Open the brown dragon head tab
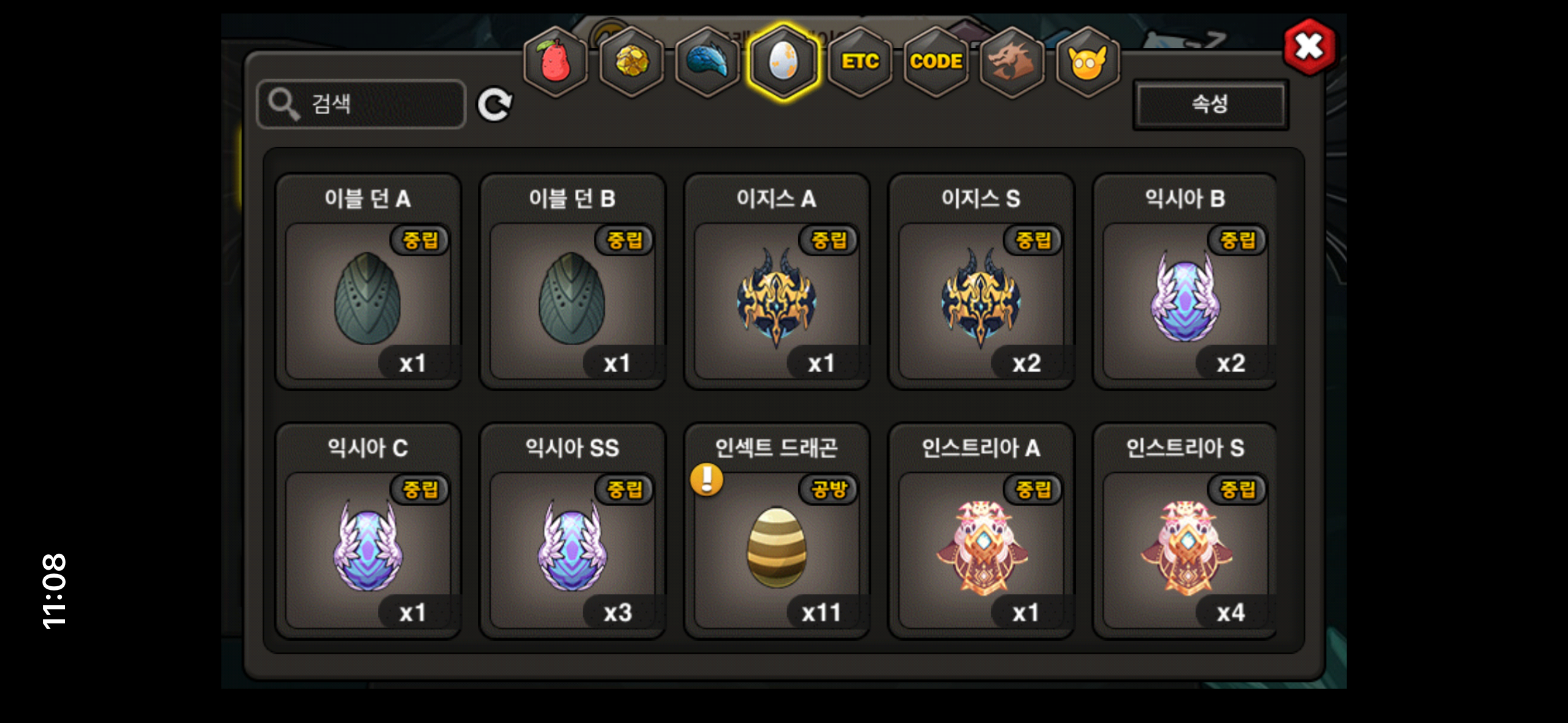Image resolution: width=1568 pixels, height=723 pixels. (1012, 61)
